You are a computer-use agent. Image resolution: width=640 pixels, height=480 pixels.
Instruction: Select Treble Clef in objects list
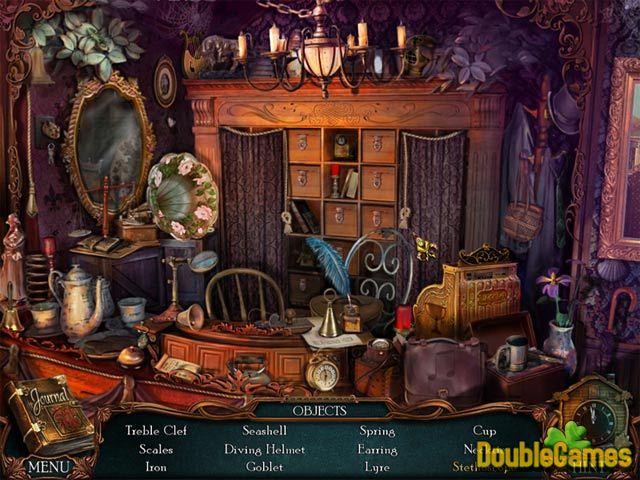click(155, 431)
